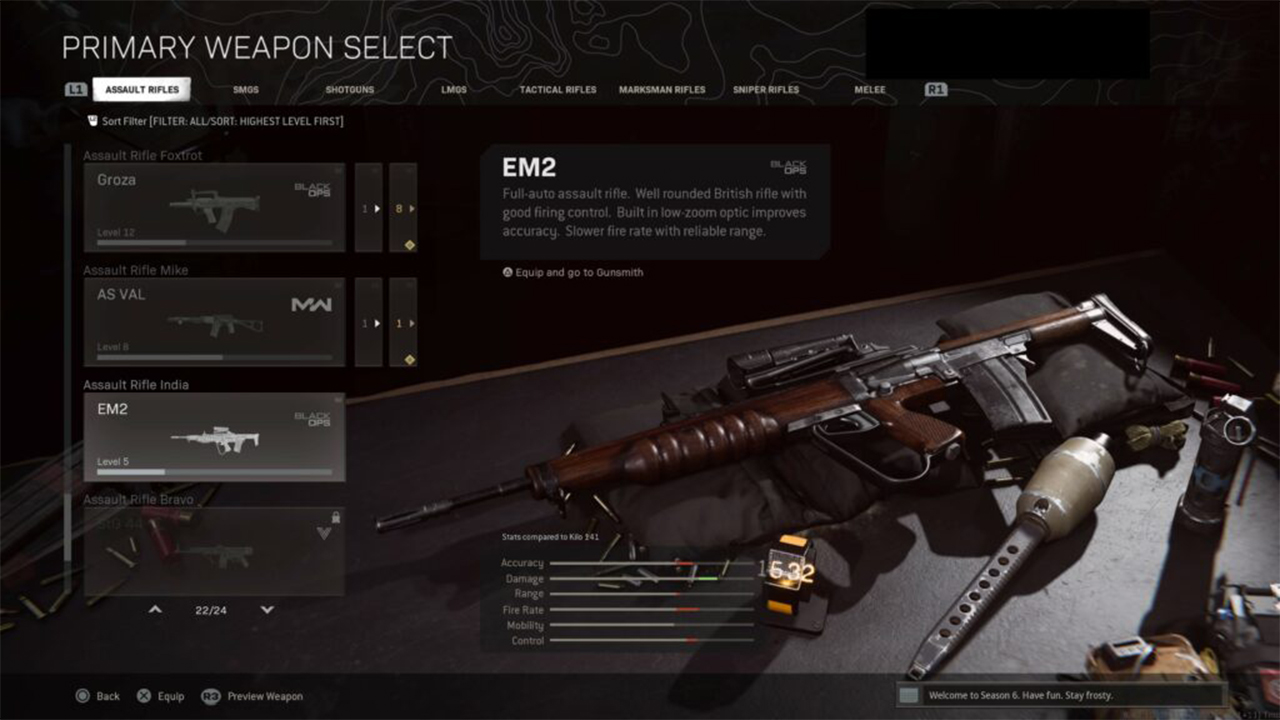Screen dimensions: 1280x720
Task: Switch to the LMGs tab
Action: pos(454,90)
